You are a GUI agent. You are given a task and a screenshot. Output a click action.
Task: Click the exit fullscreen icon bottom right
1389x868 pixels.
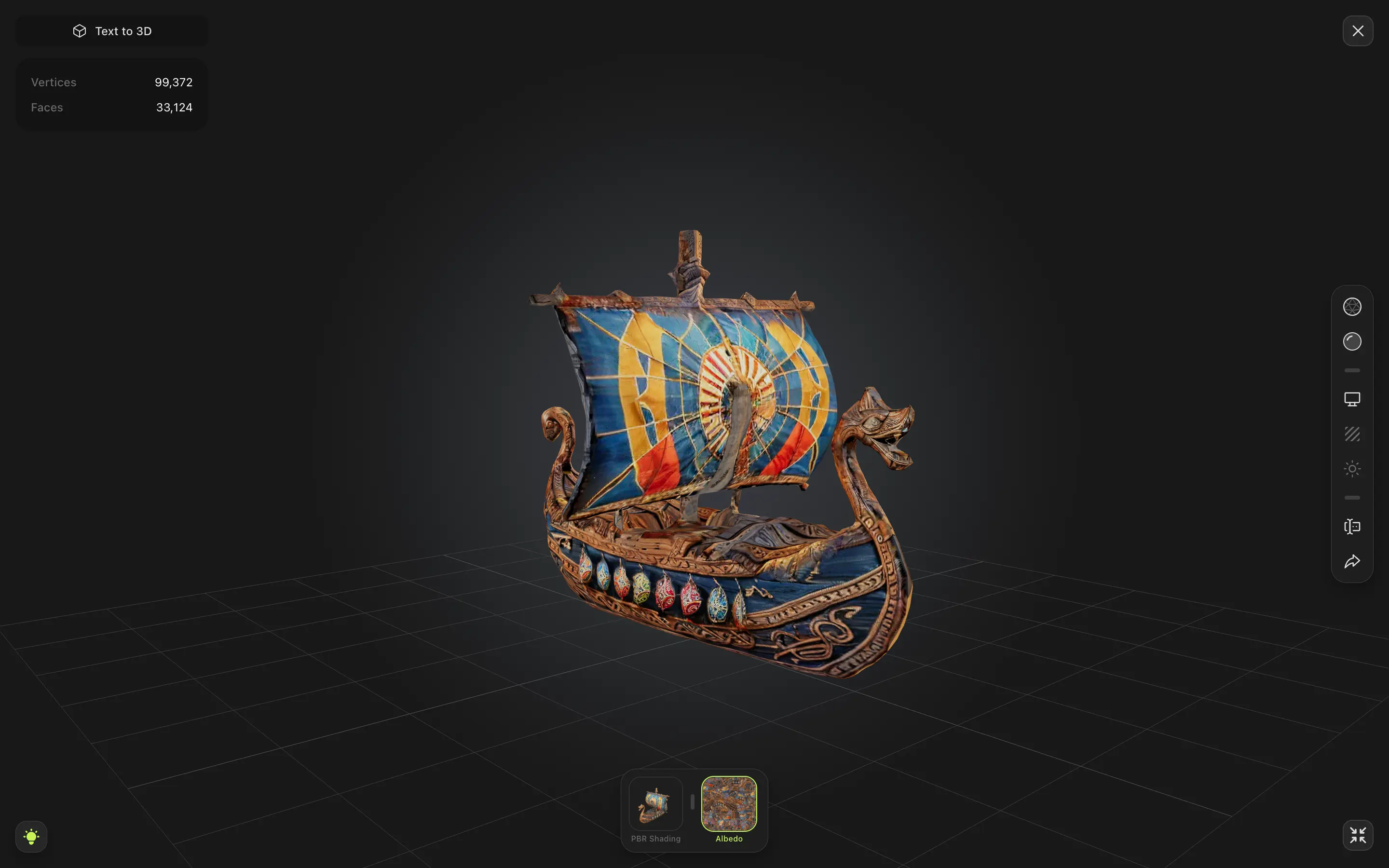[1358, 835]
